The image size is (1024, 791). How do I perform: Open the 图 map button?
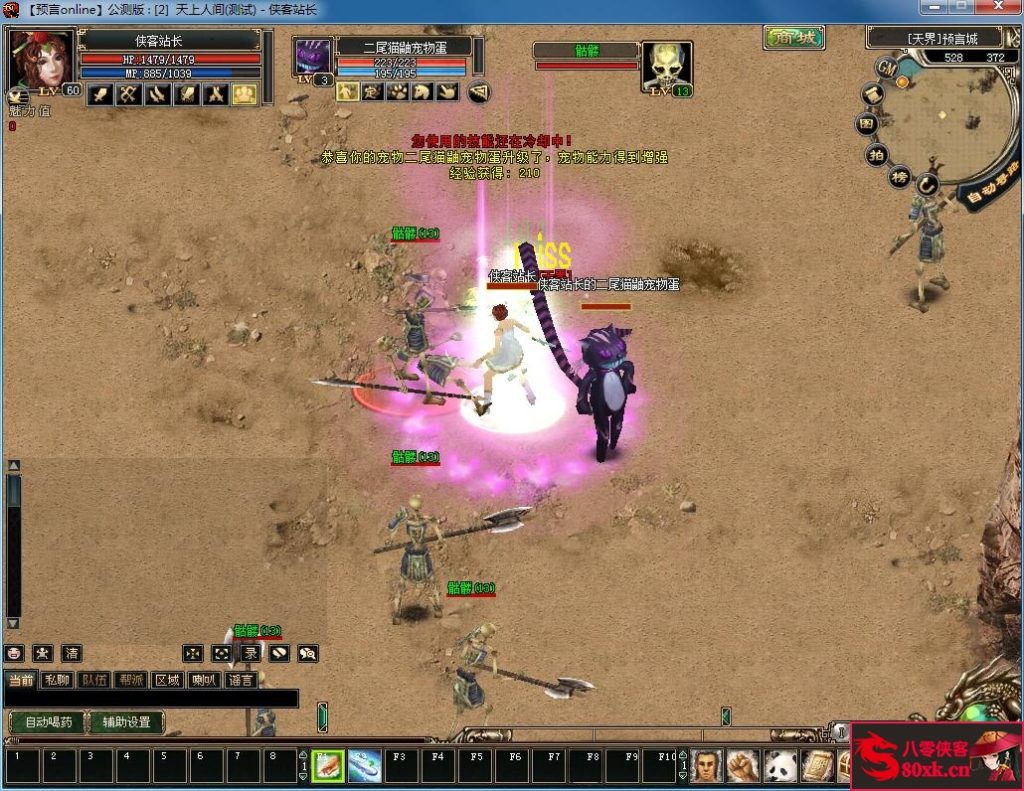[868, 124]
